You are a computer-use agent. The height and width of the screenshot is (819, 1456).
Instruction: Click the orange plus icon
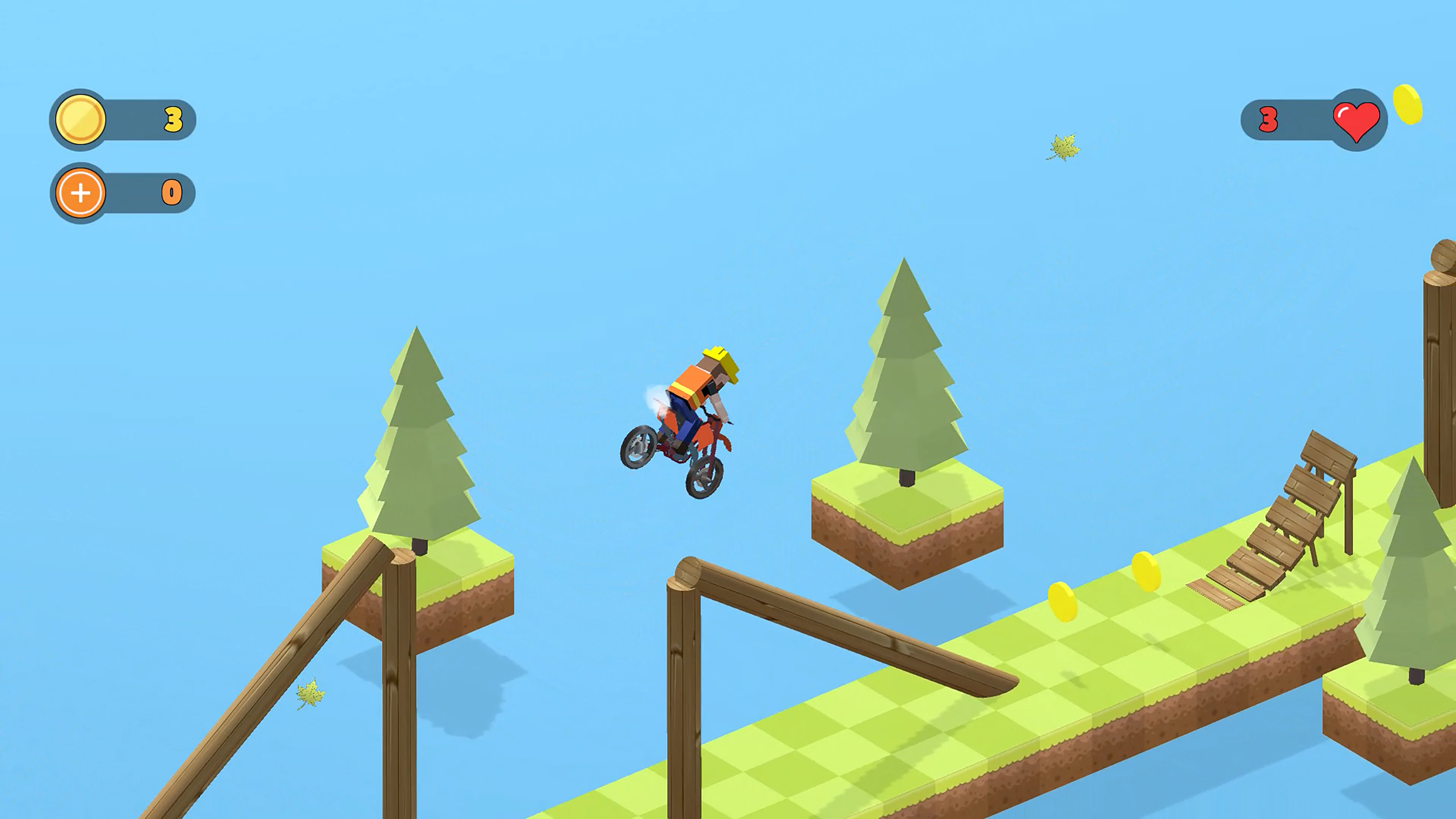(80, 193)
